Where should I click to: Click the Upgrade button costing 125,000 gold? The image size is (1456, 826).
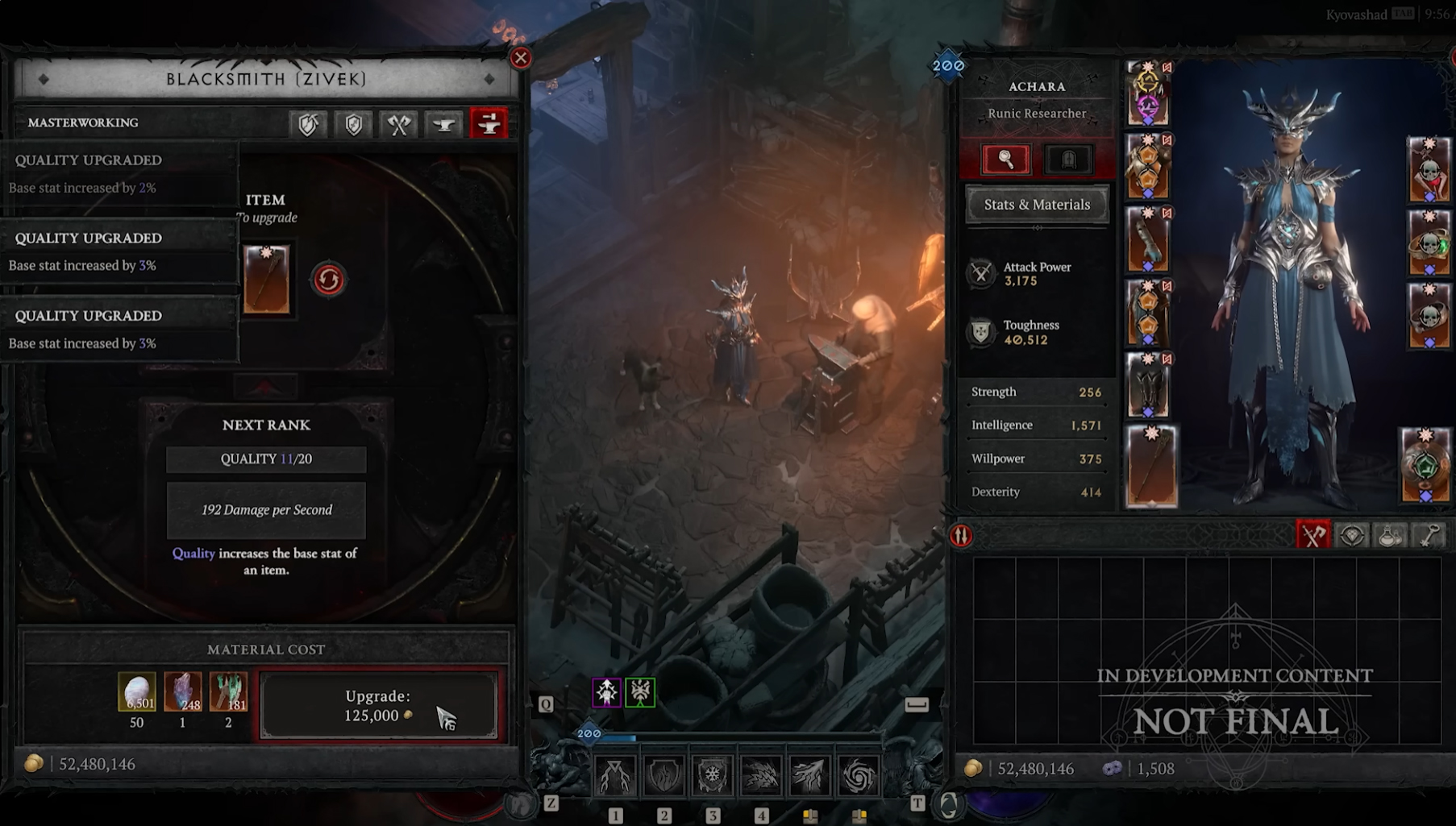click(378, 705)
